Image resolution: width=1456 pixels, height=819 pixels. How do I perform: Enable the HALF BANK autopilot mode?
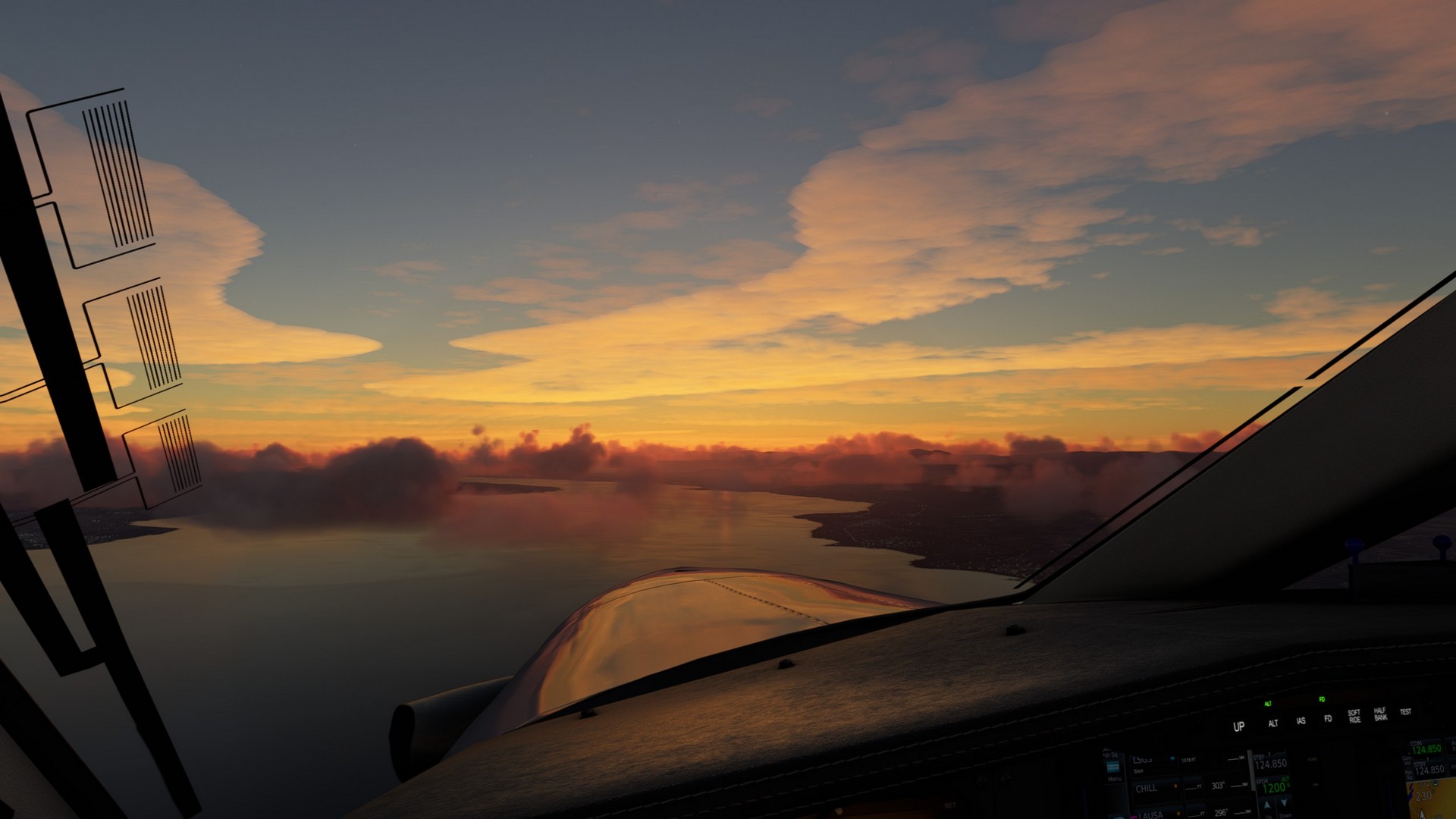click(x=1380, y=714)
